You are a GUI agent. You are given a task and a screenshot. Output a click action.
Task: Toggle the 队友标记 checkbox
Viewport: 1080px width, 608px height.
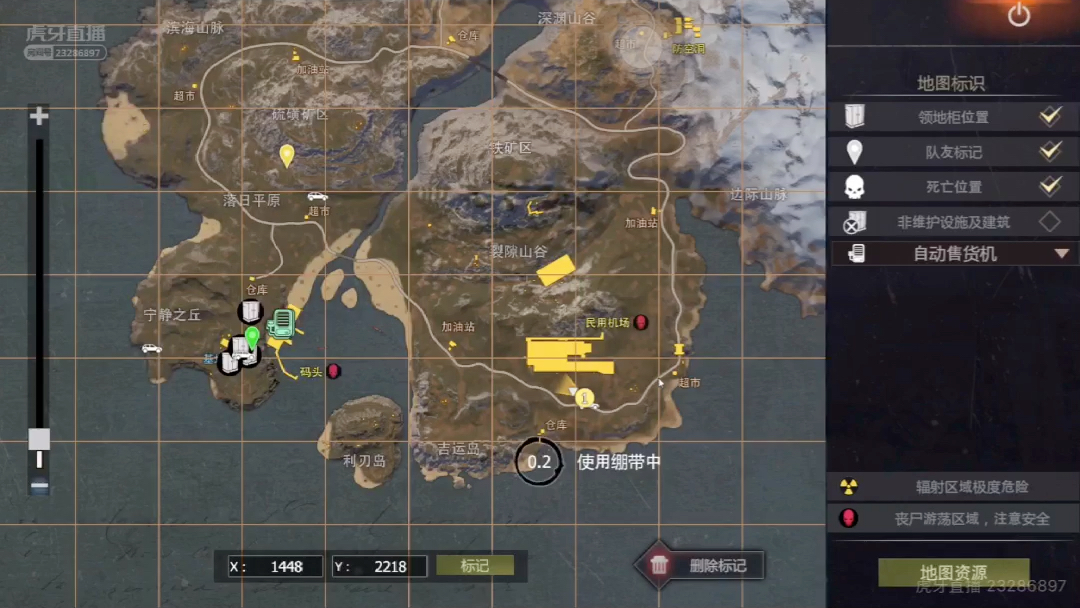tap(1049, 151)
